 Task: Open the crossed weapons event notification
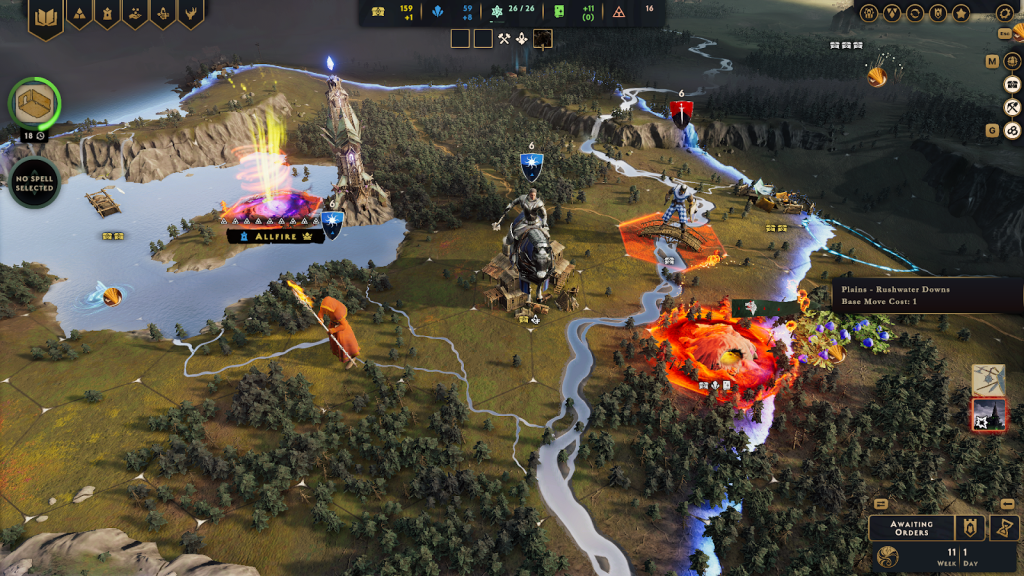click(988, 379)
